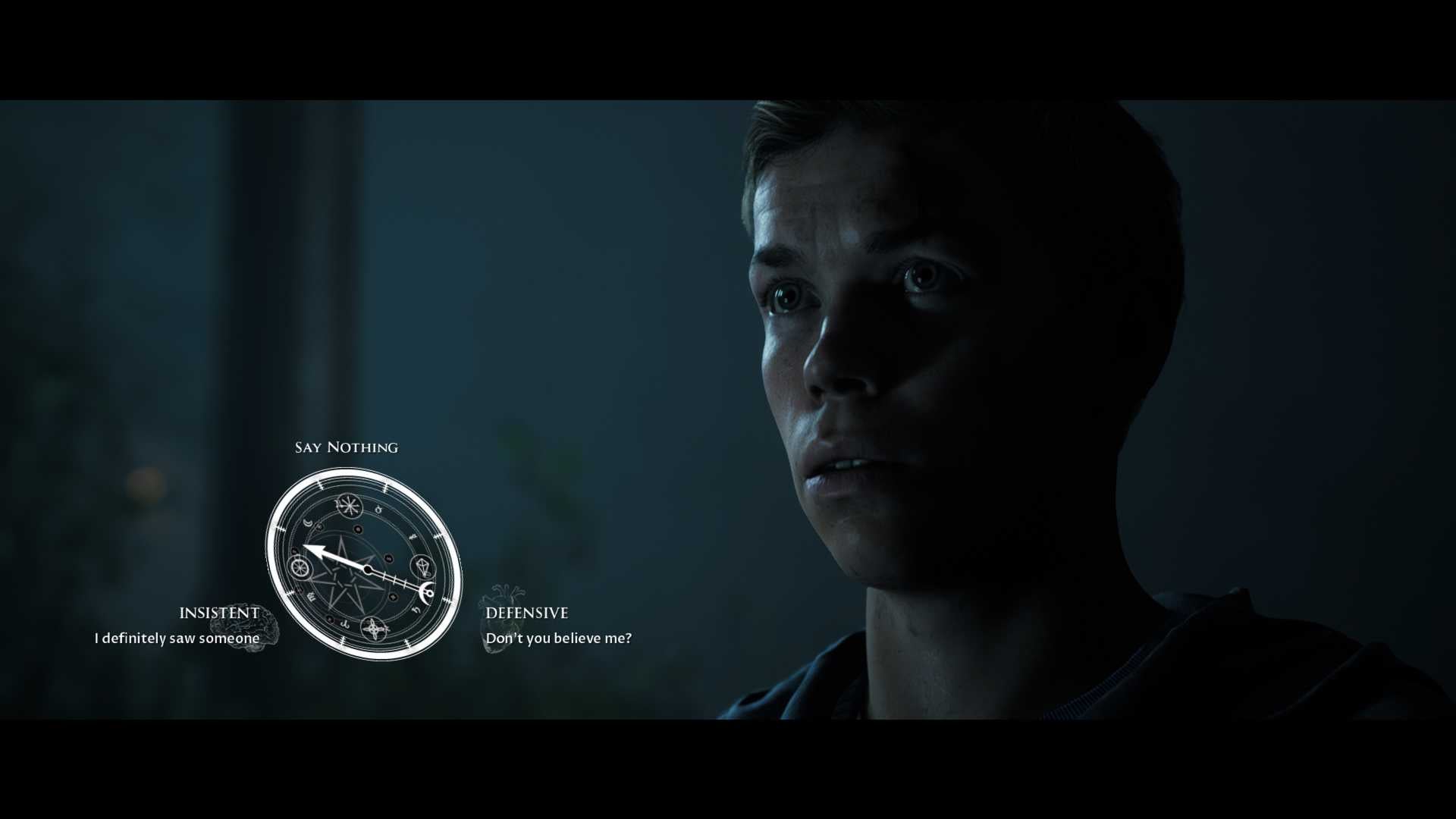Click the wheel symbol on the dial's left
Screen dimensions: 1456x819
click(x=299, y=569)
